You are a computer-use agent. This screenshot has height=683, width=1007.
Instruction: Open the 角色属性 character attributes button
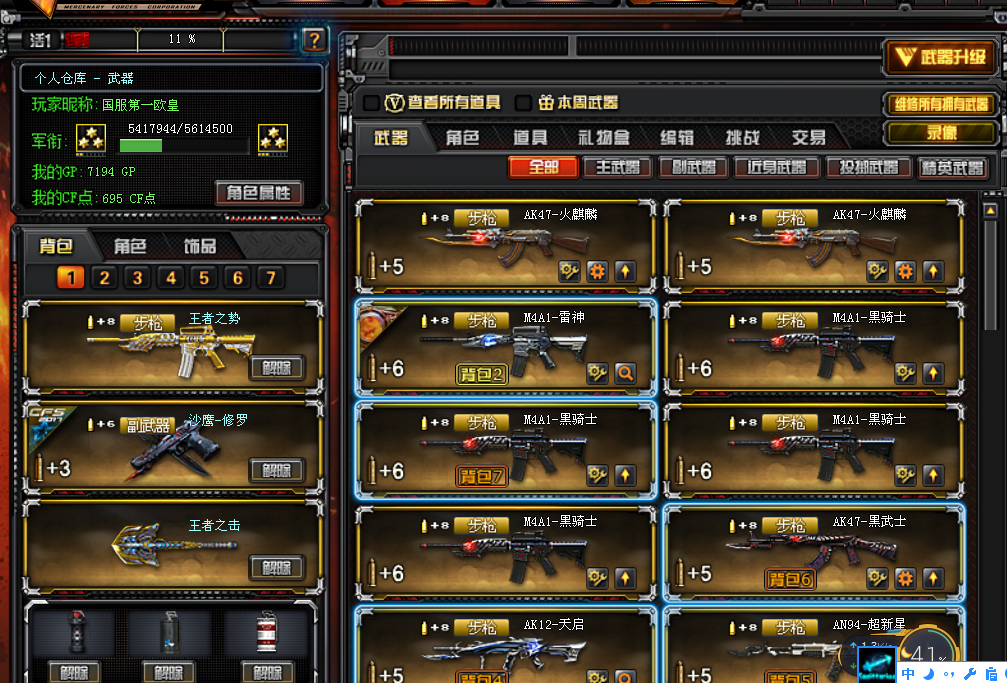pyautogui.click(x=259, y=193)
